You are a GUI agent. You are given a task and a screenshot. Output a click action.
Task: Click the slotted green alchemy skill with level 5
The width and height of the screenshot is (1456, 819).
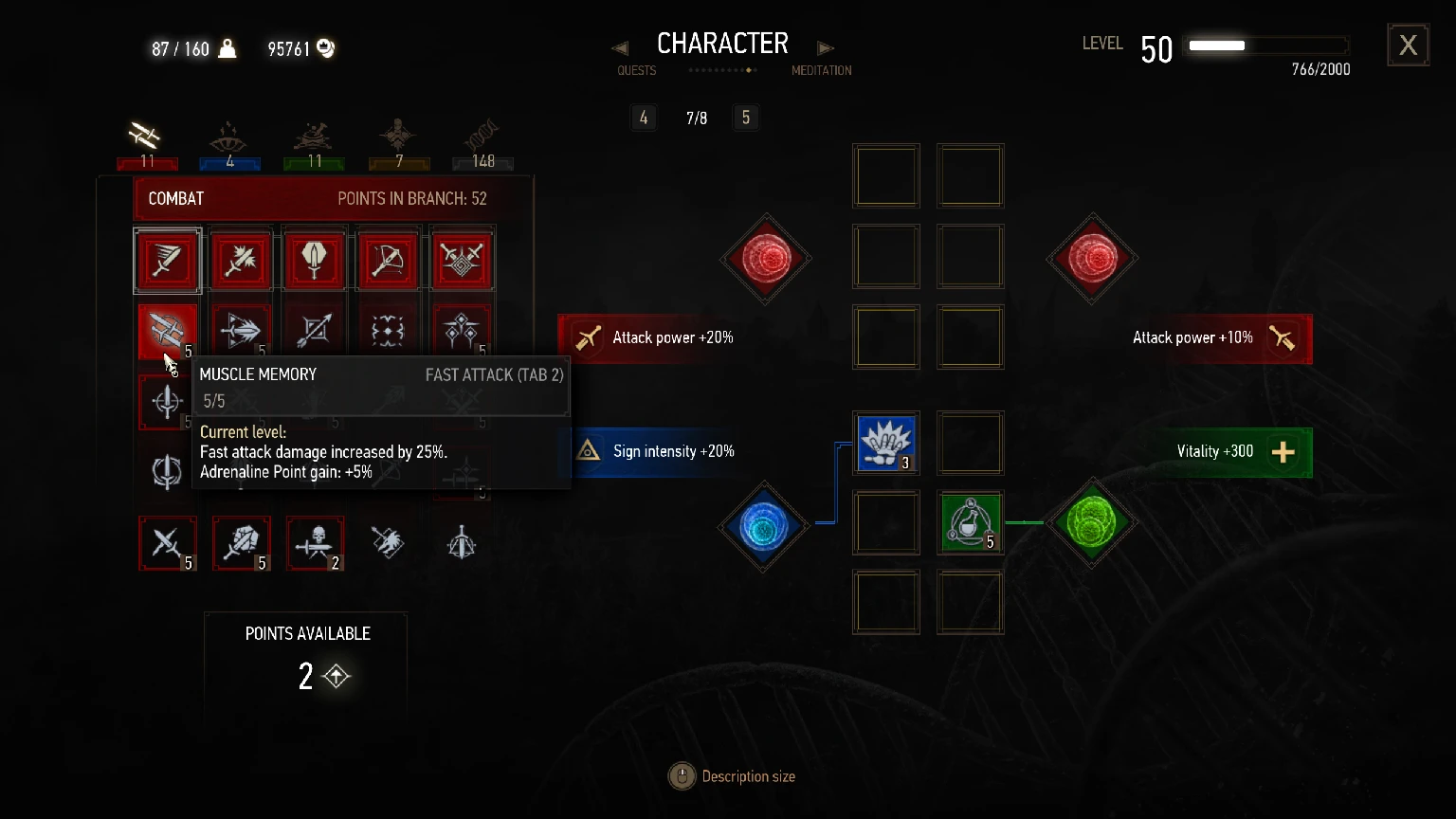(x=969, y=522)
